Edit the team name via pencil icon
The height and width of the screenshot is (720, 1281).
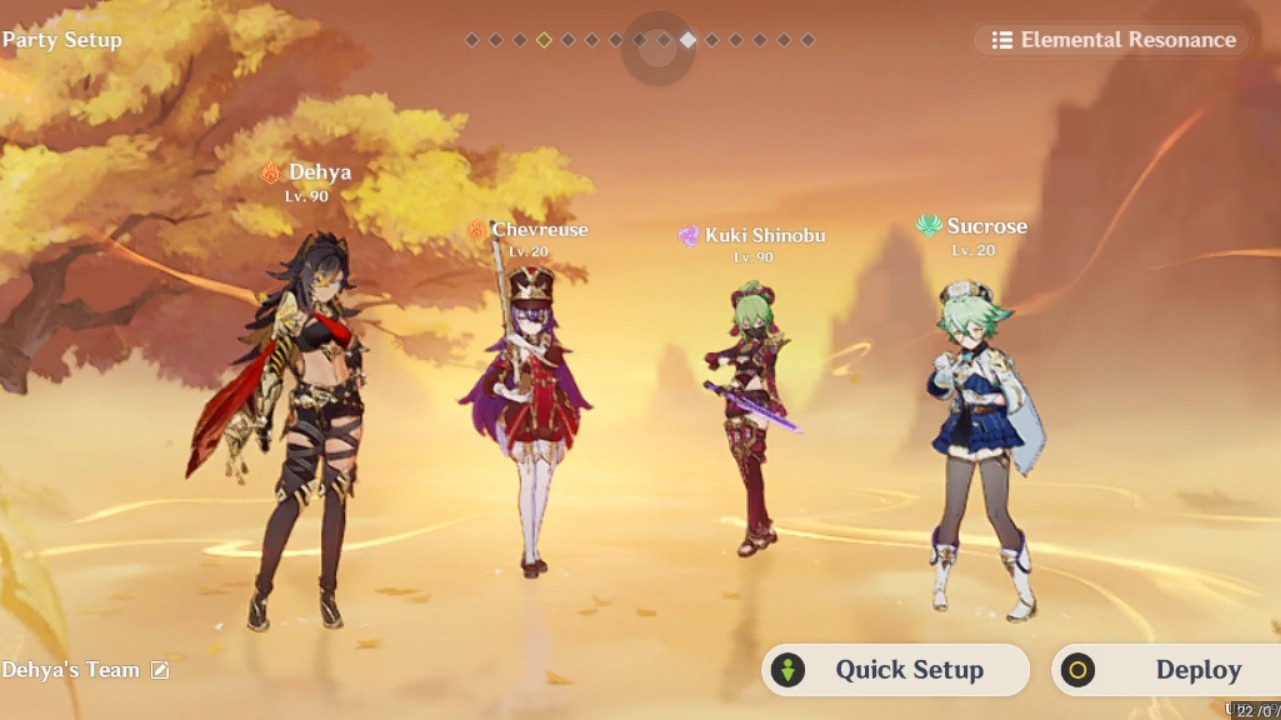click(x=159, y=670)
